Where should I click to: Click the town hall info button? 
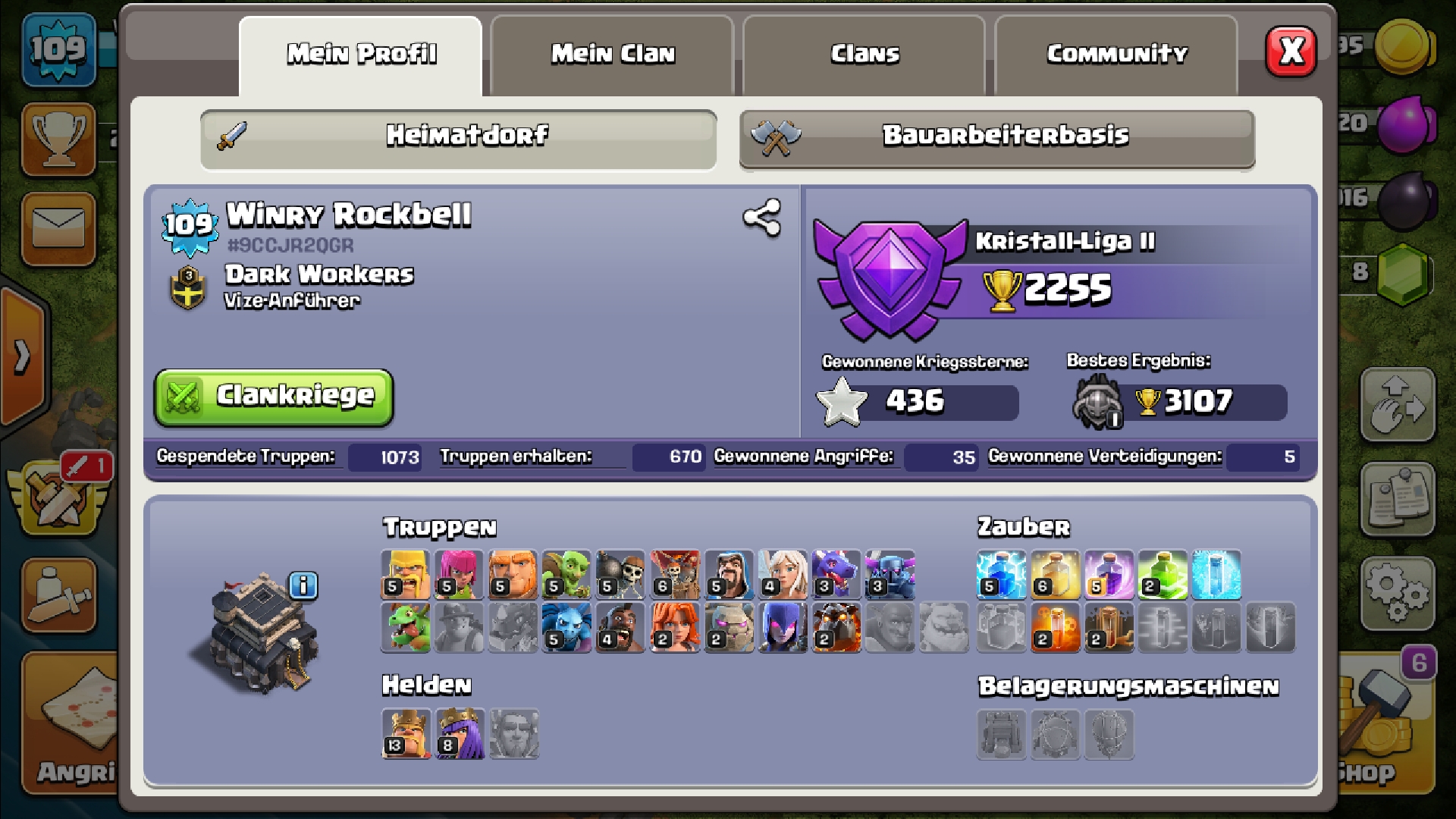303,585
